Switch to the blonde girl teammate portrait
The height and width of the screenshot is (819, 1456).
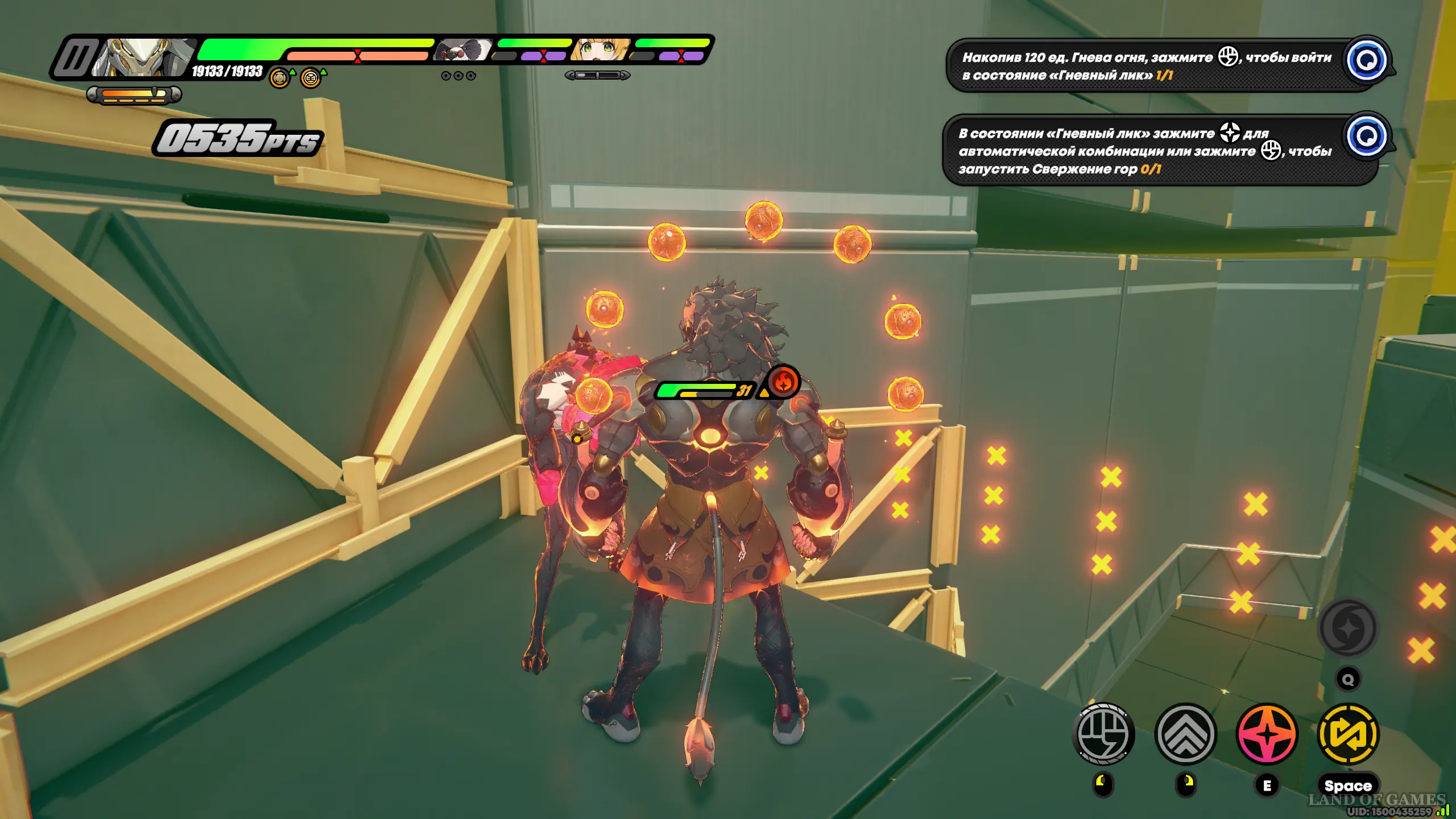click(602, 50)
